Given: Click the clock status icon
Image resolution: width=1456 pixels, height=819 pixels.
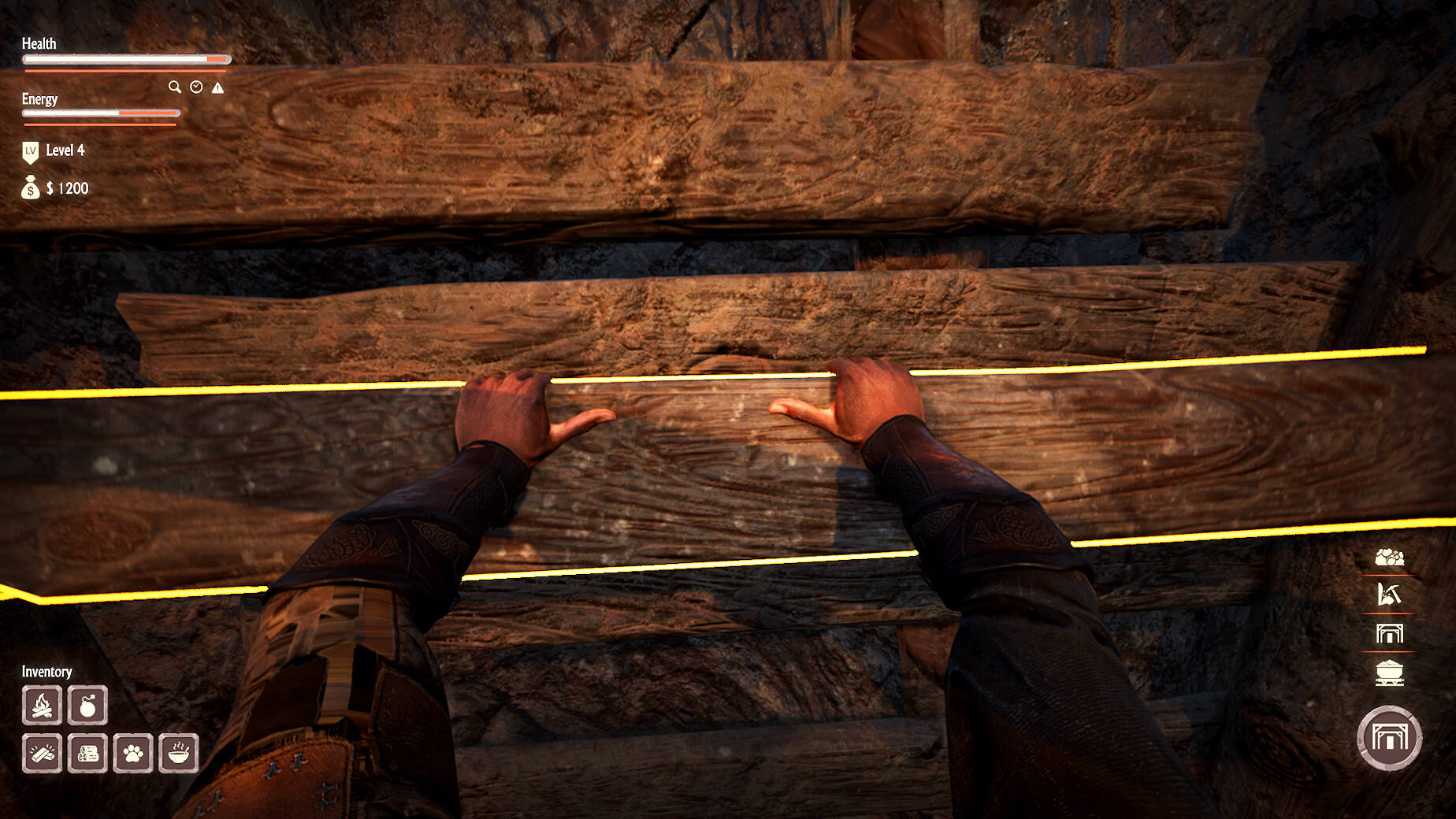Looking at the screenshot, I should point(196,87).
